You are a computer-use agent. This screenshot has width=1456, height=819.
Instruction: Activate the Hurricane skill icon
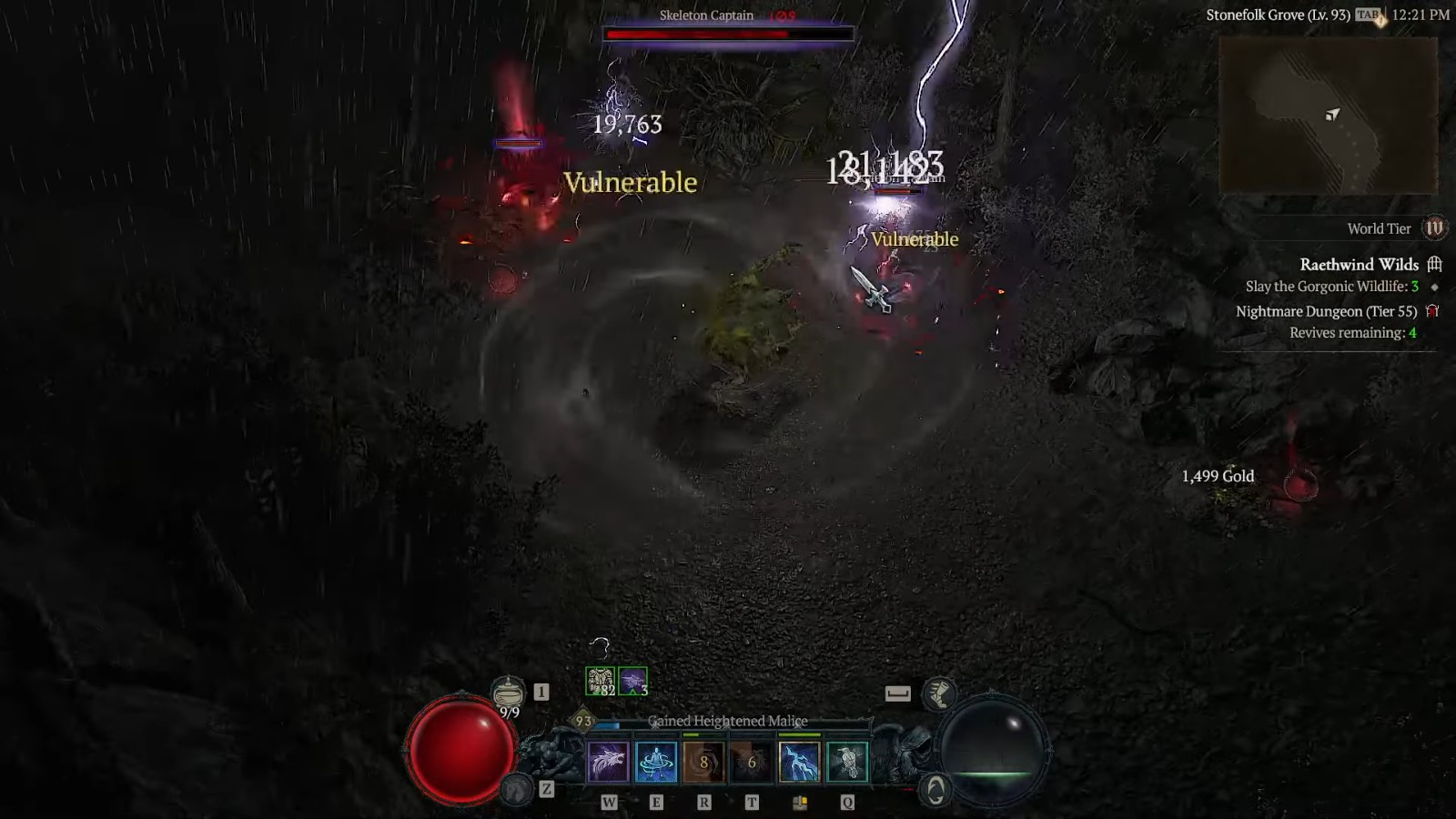(x=657, y=763)
